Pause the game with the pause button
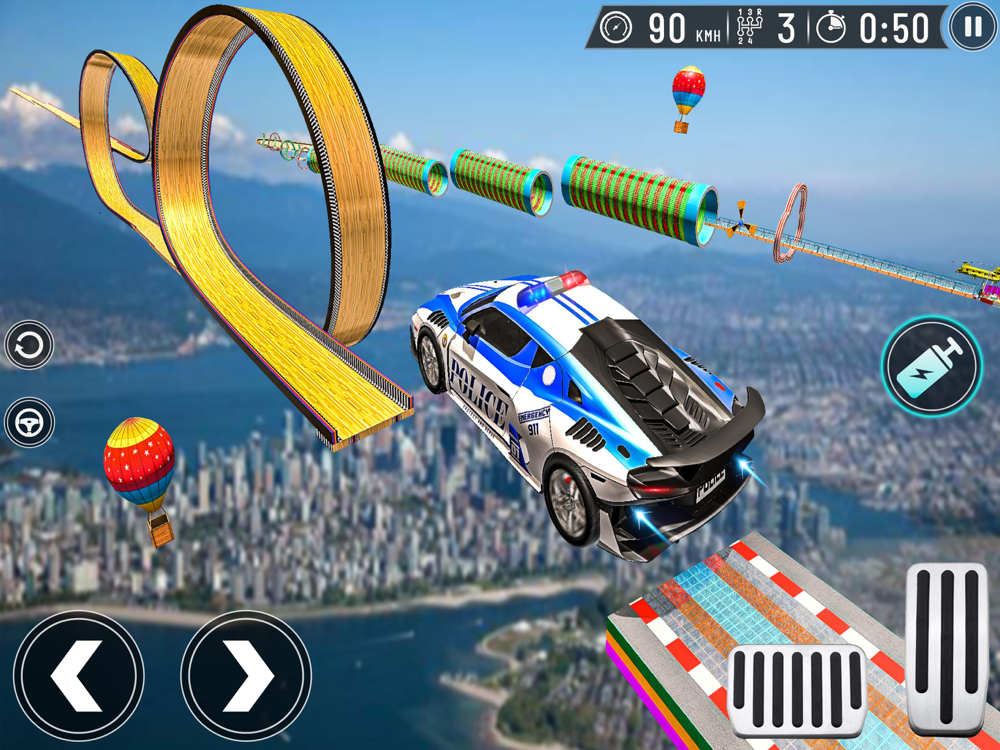The width and height of the screenshot is (1000, 750). click(x=971, y=27)
